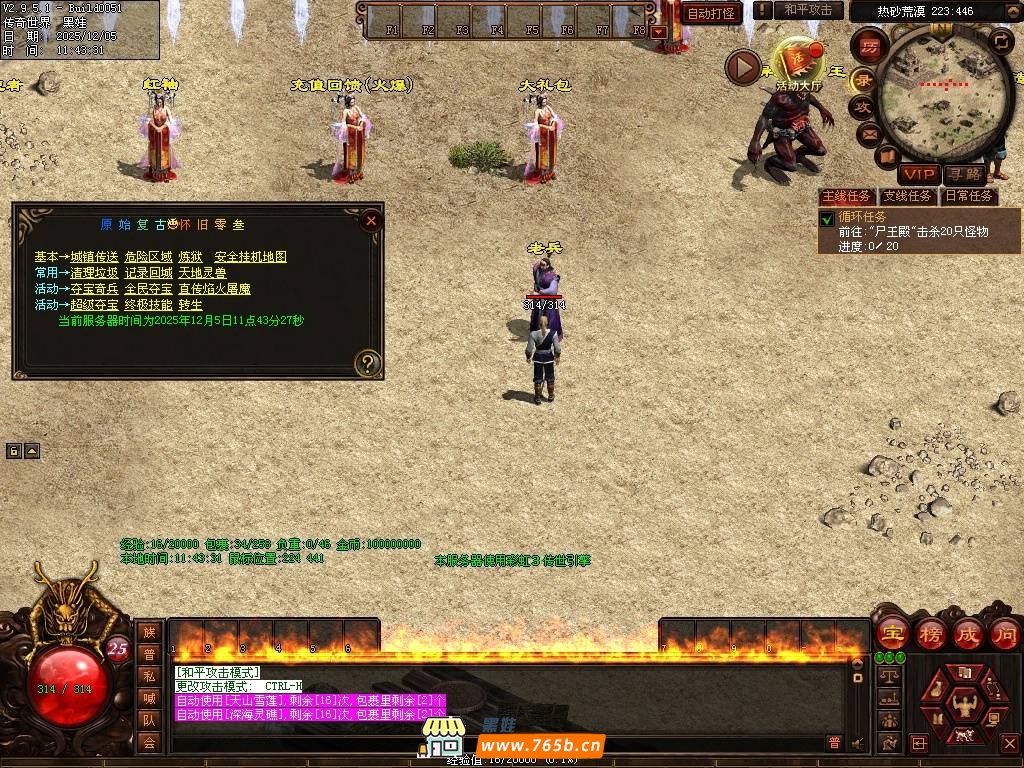Select the 族 chat channel button
Screen dimensions: 1024x768
pyautogui.click(x=149, y=632)
